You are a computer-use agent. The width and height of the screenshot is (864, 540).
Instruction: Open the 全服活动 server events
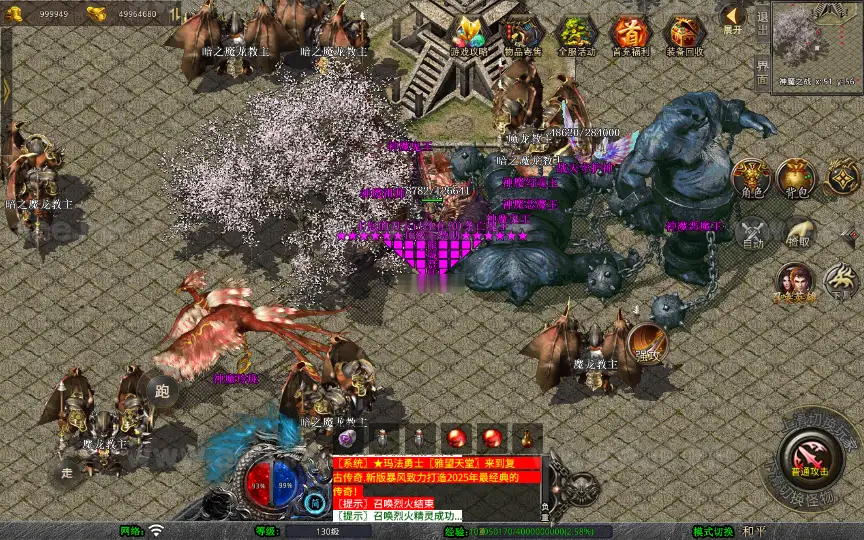[x=577, y=37]
